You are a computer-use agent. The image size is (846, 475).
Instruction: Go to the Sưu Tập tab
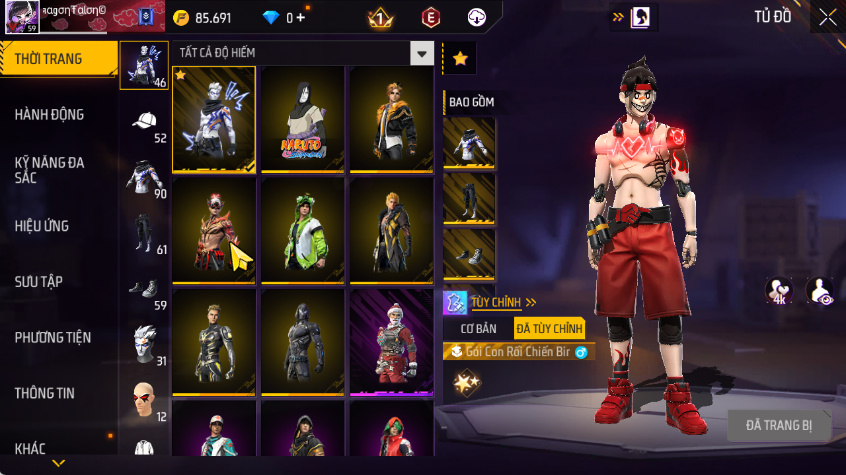[x=39, y=282]
